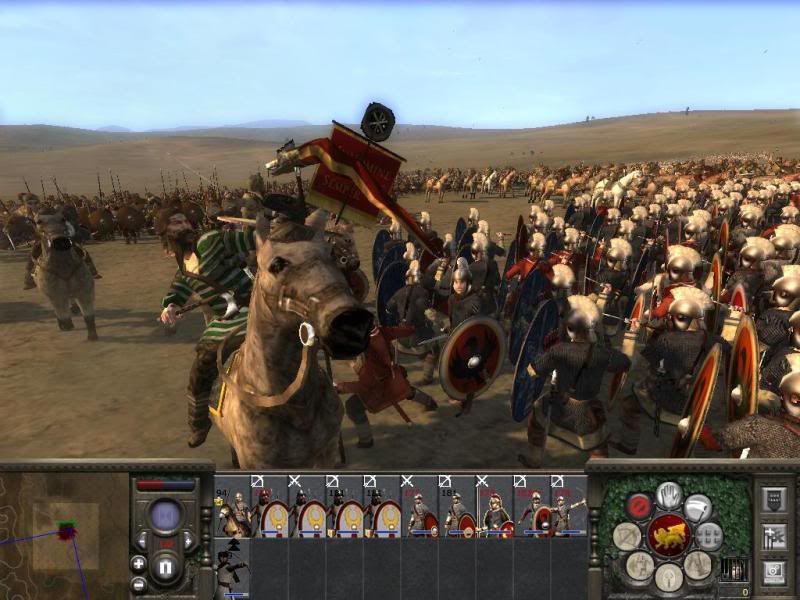800x600 pixels.
Task: Click the red cancel order icon
Action: pos(639,505)
